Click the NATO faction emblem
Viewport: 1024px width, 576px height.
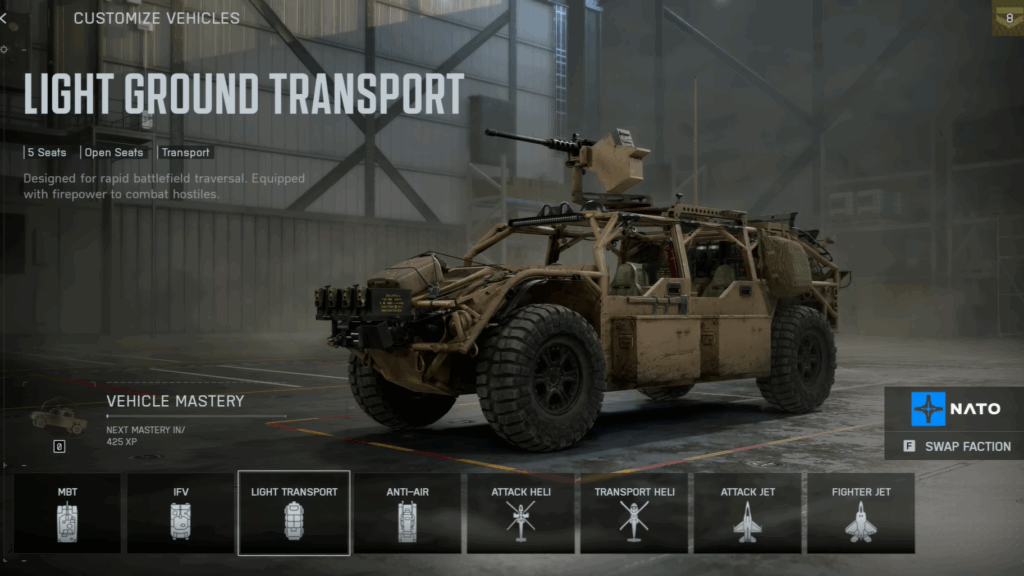(928, 409)
